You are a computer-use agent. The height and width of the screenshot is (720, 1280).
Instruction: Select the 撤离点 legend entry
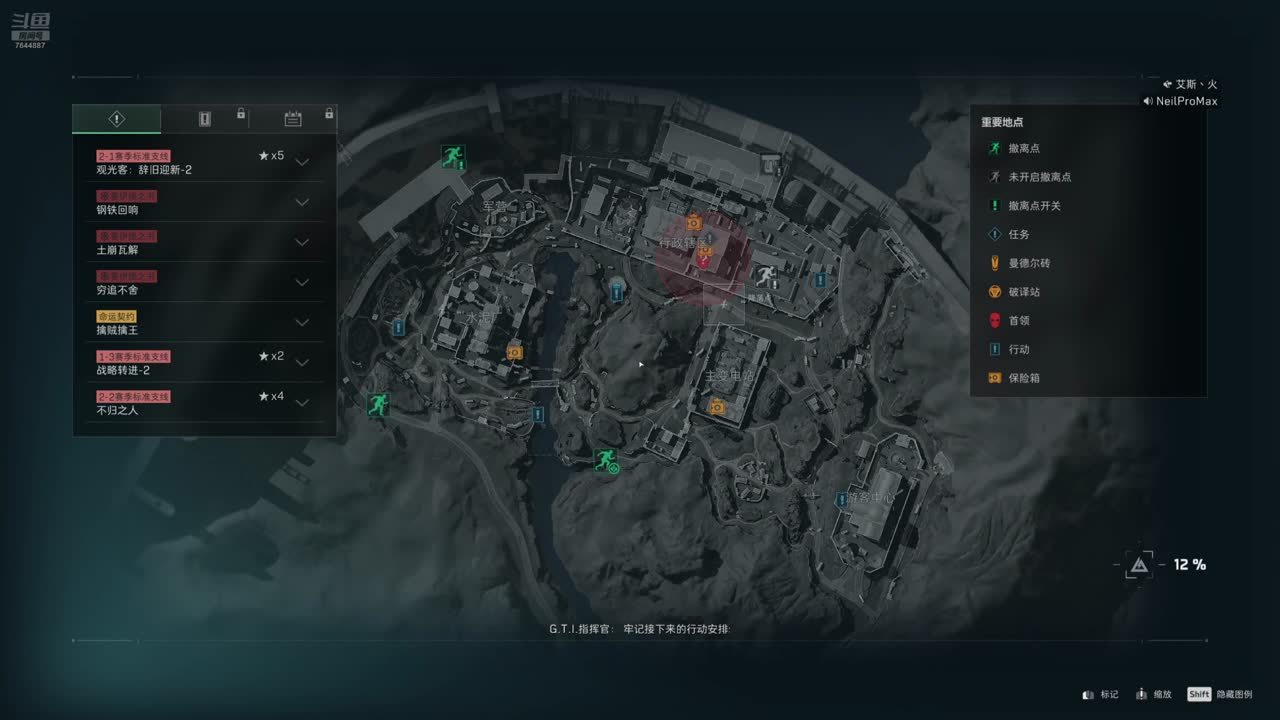tap(1024, 148)
